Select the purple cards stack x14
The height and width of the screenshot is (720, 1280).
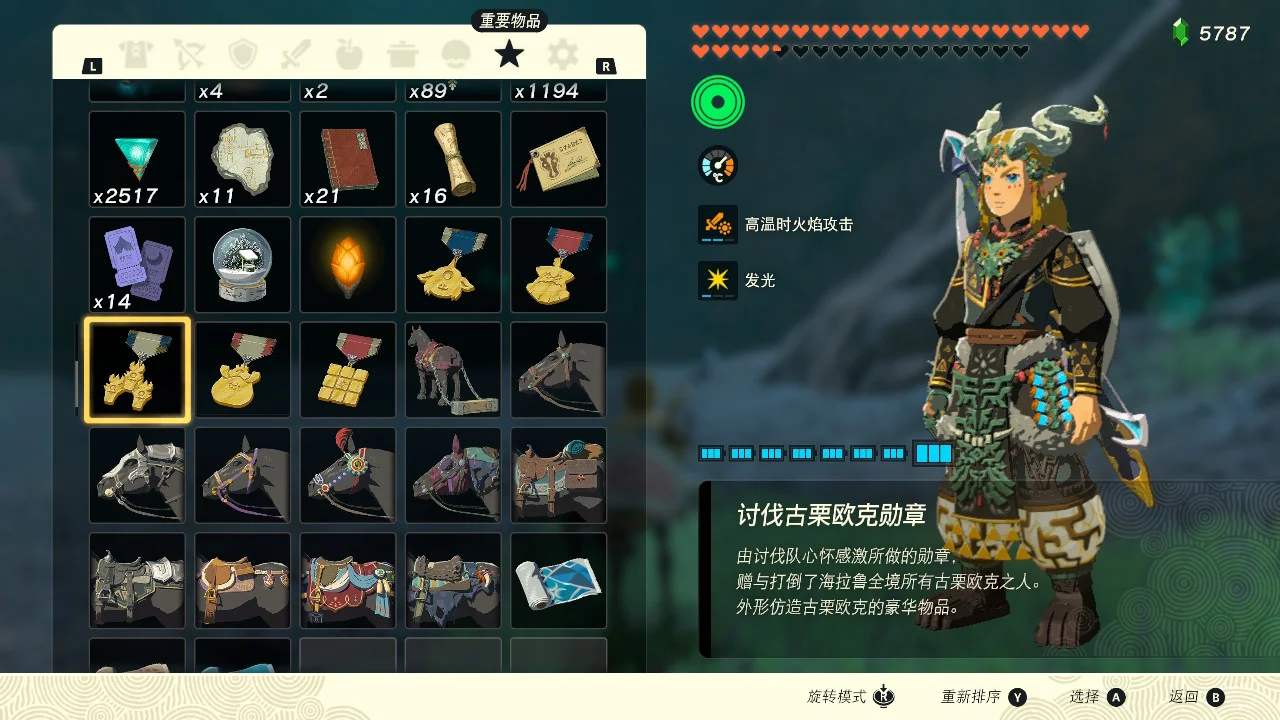(137, 265)
